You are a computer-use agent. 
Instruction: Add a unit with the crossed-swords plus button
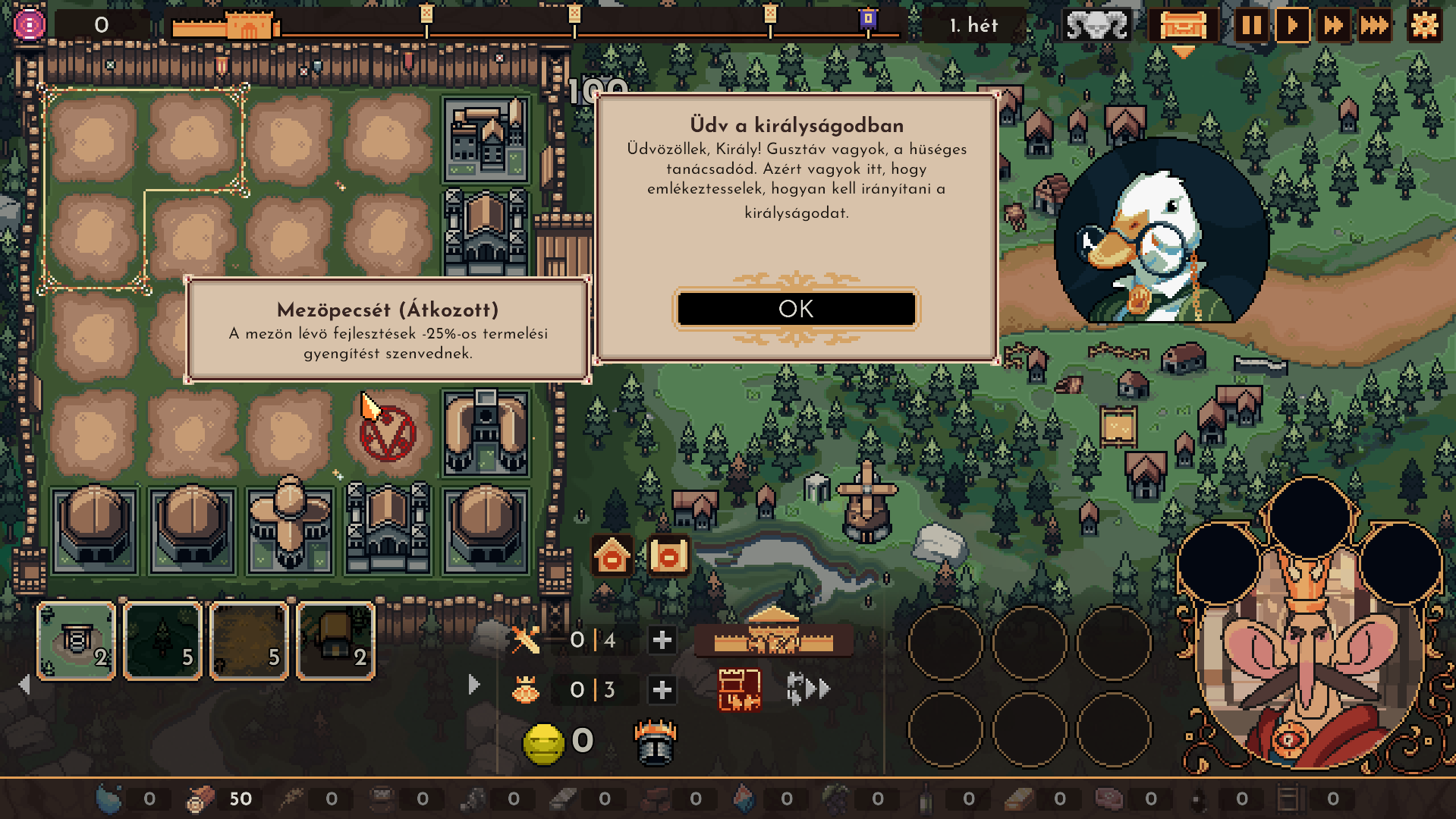click(662, 640)
